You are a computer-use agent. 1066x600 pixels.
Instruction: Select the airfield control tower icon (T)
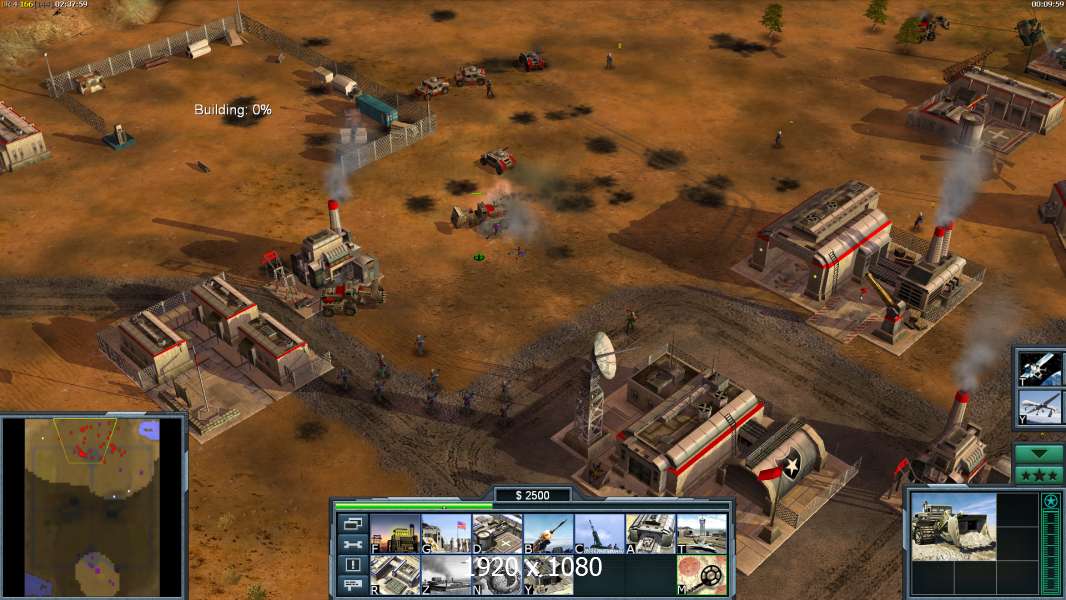click(701, 533)
